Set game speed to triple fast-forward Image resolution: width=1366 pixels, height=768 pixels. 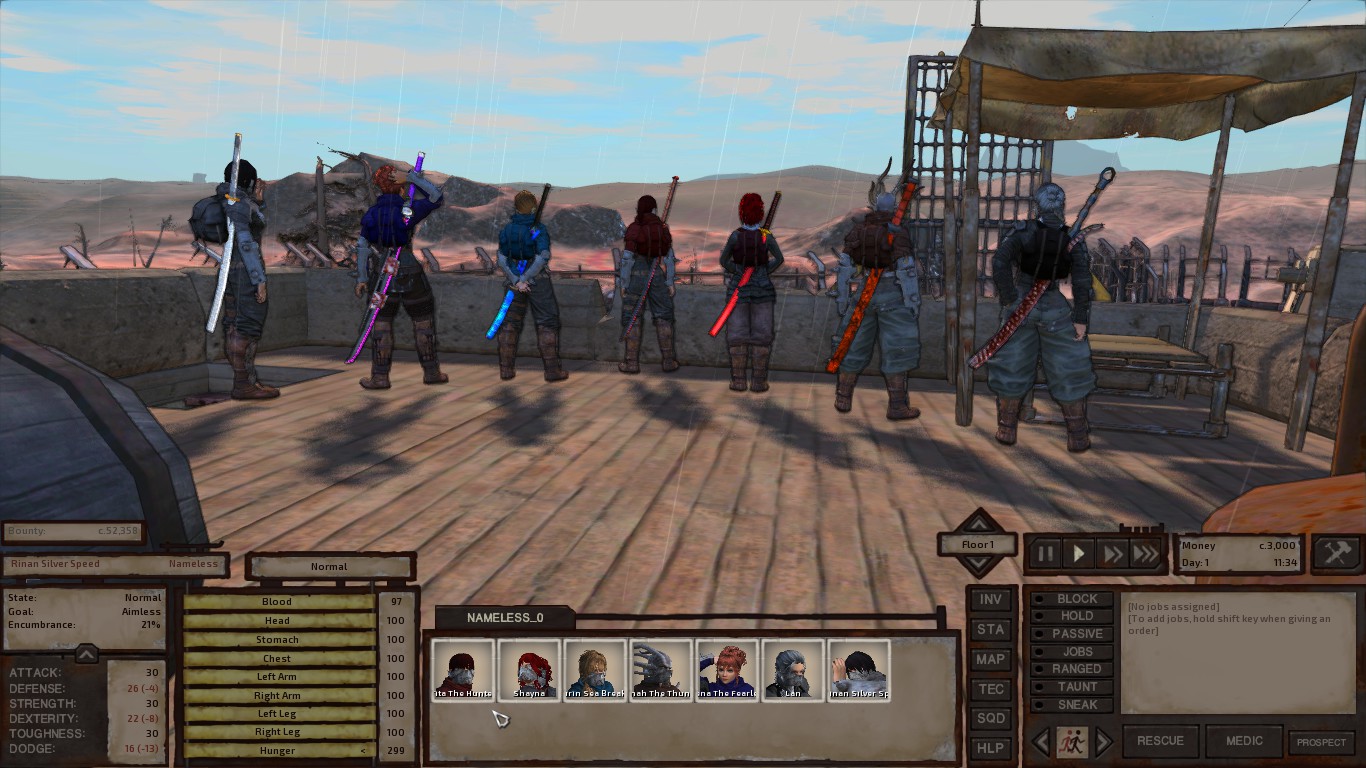(1146, 553)
